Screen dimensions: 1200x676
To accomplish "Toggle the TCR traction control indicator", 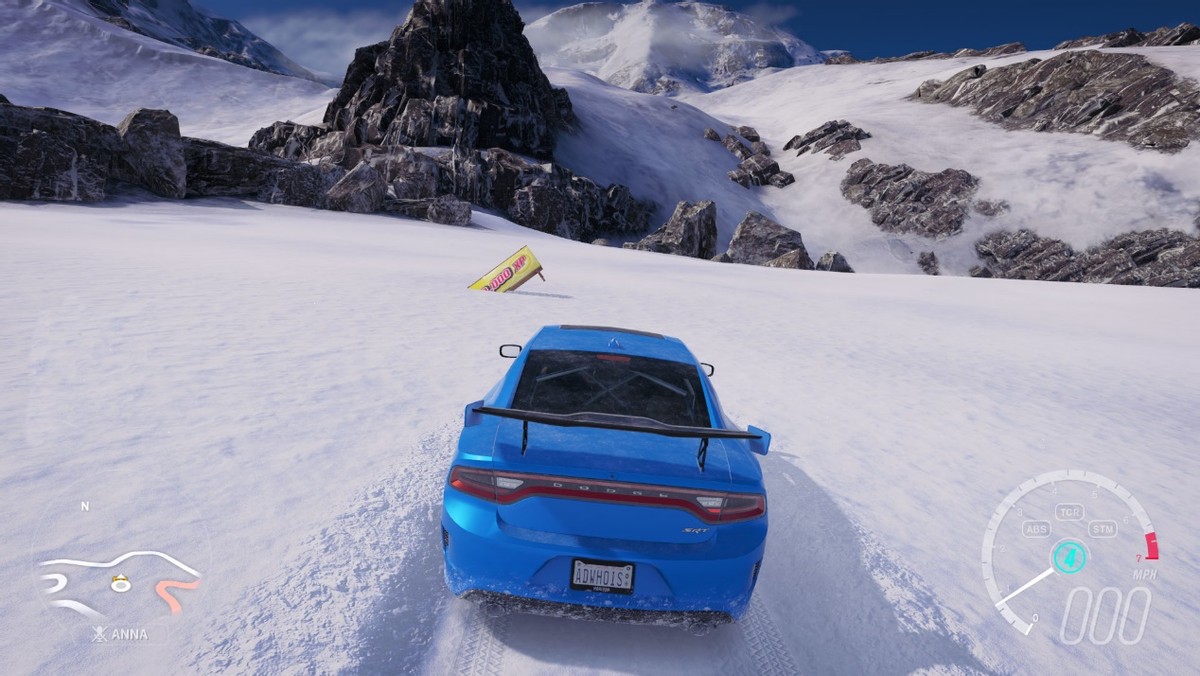I will 1069,513.
